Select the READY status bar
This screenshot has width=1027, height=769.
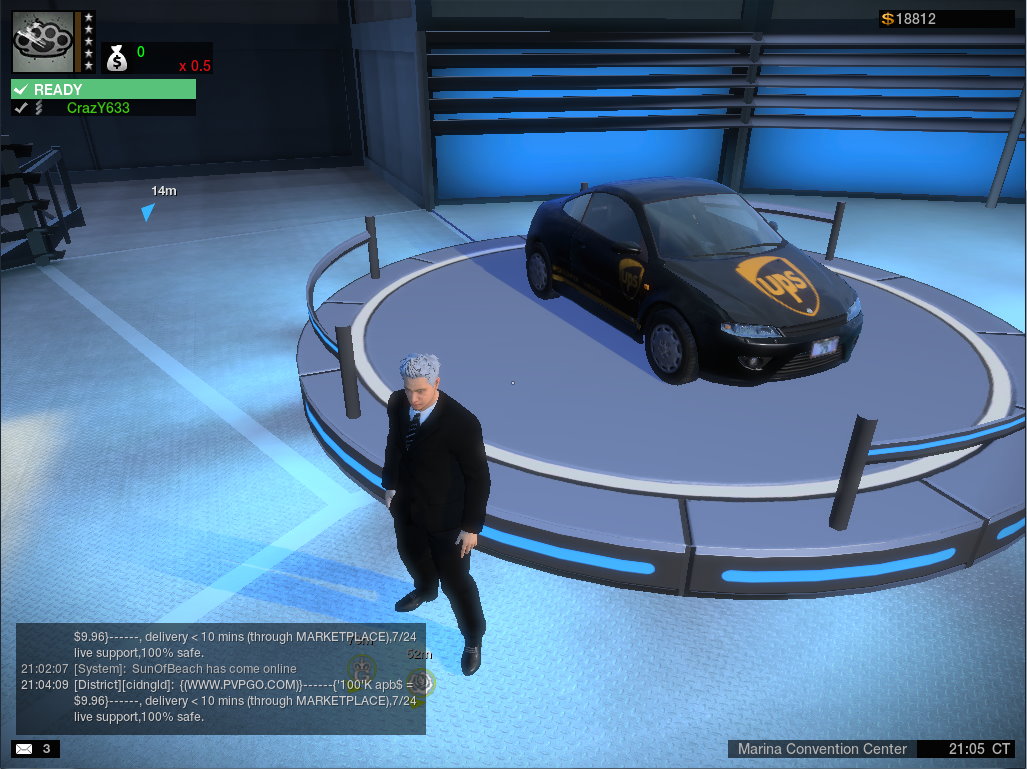[103, 90]
